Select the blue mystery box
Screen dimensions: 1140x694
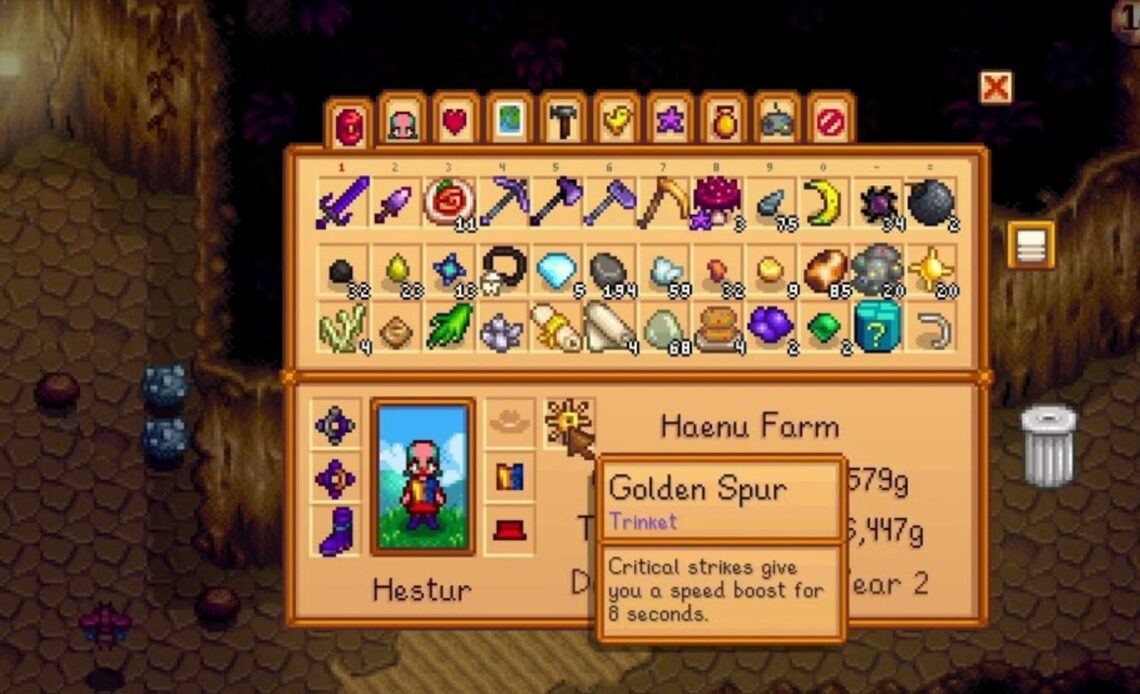[x=877, y=327]
